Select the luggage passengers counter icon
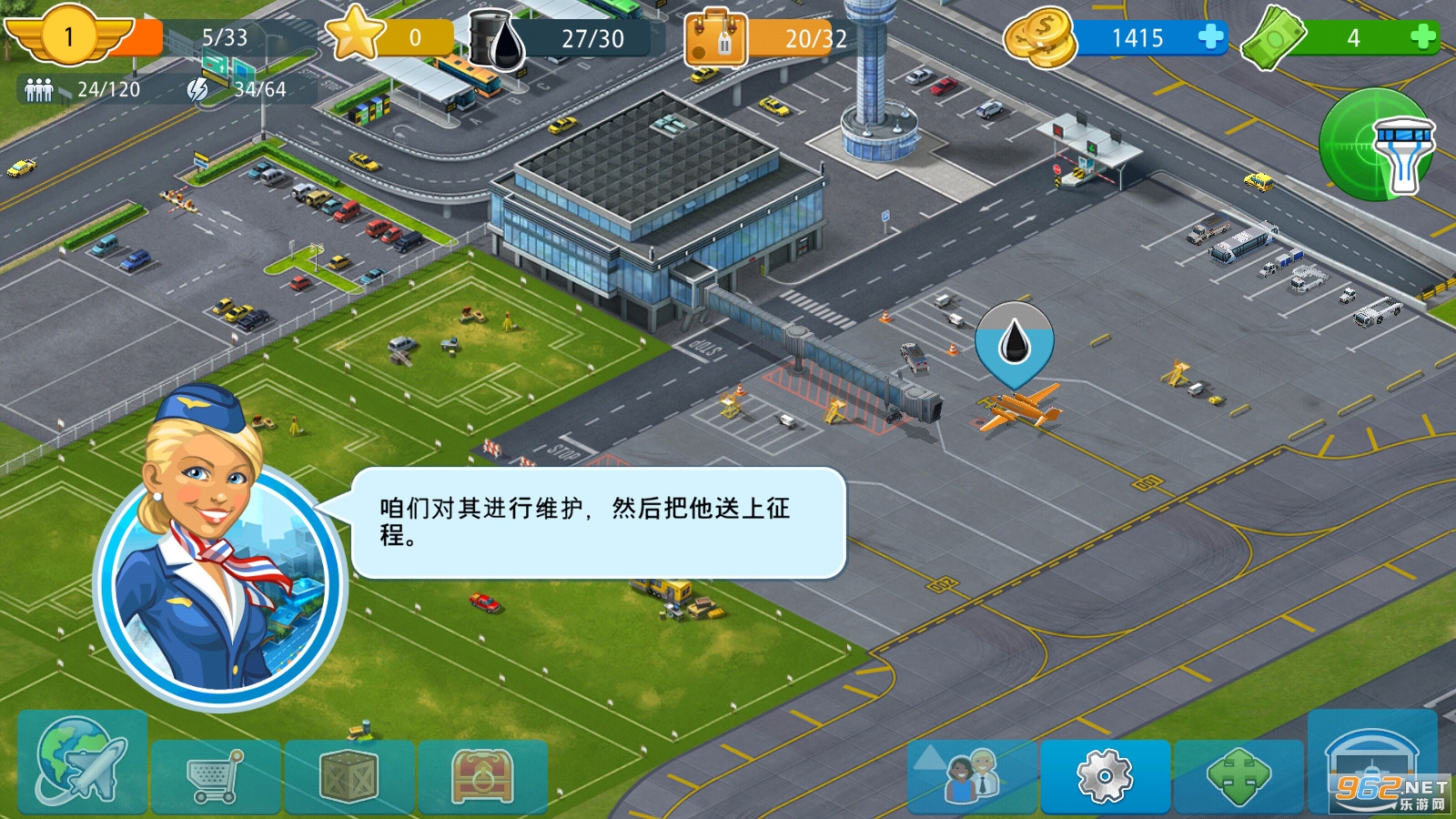The width and height of the screenshot is (1456, 819). click(x=716, y=39)
